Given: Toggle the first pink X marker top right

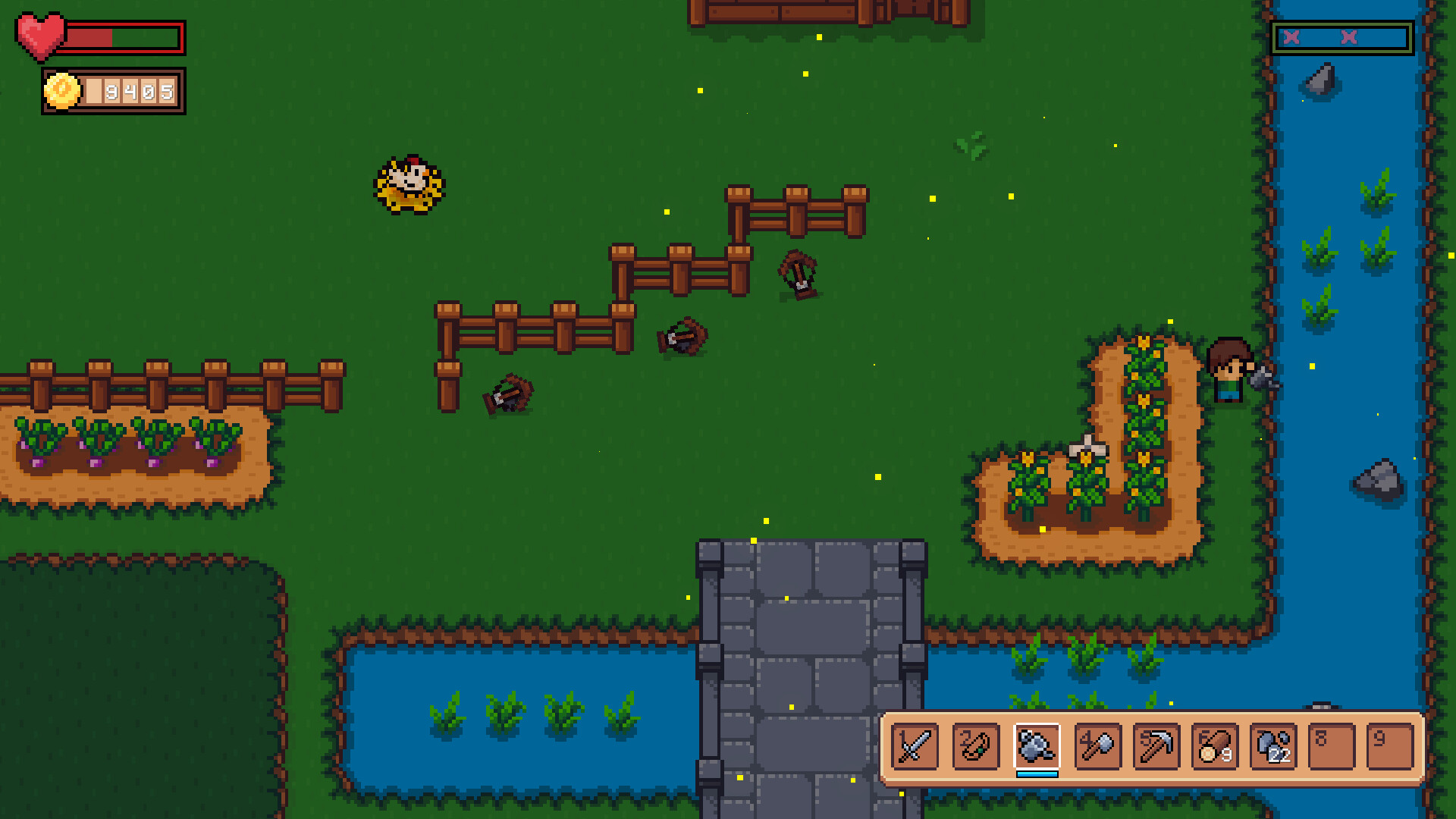Looking at the screenshot, I should (x=1291, y=36).
